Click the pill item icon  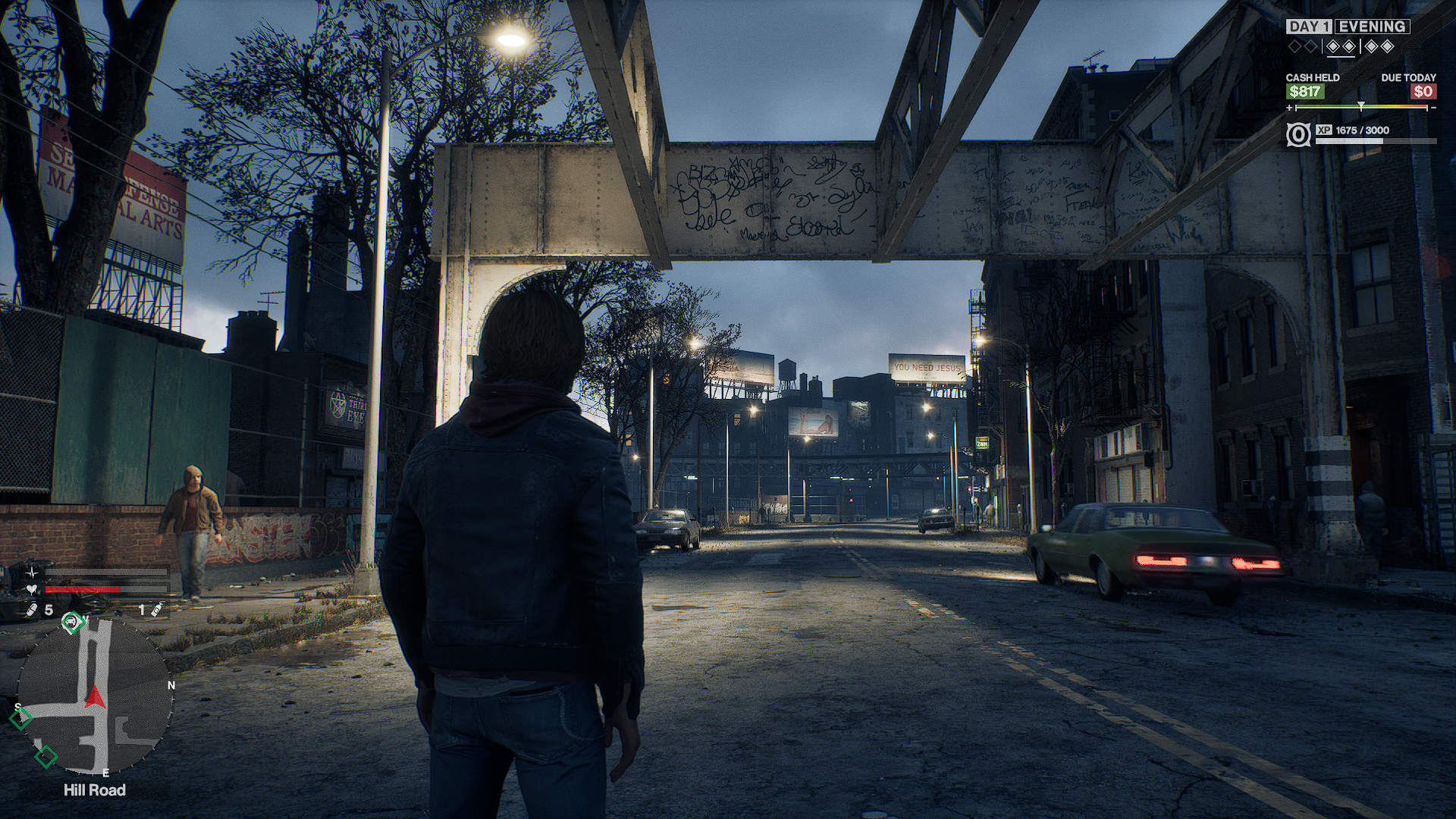33,610
